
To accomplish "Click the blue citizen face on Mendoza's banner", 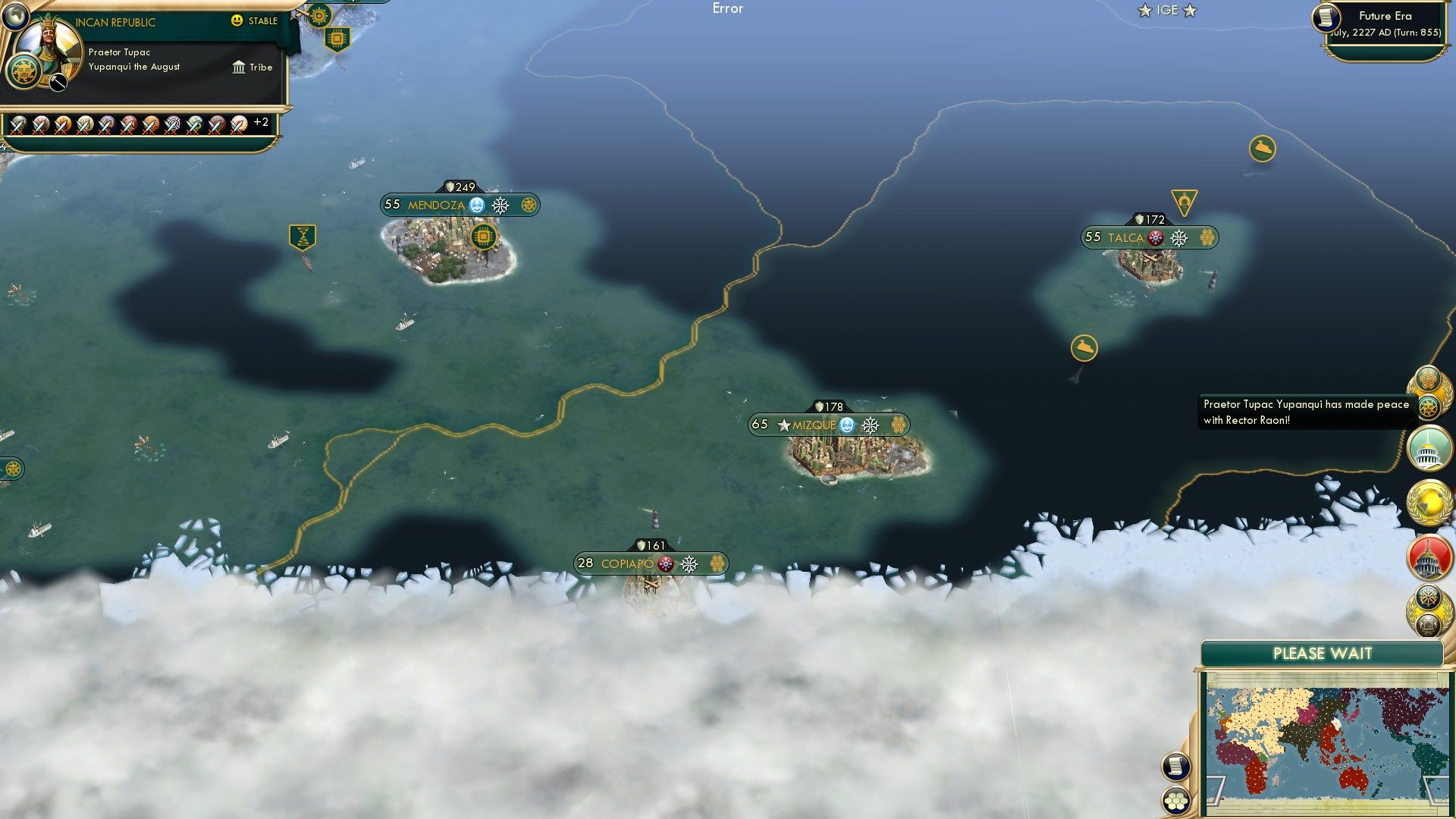I will (476, 203).
